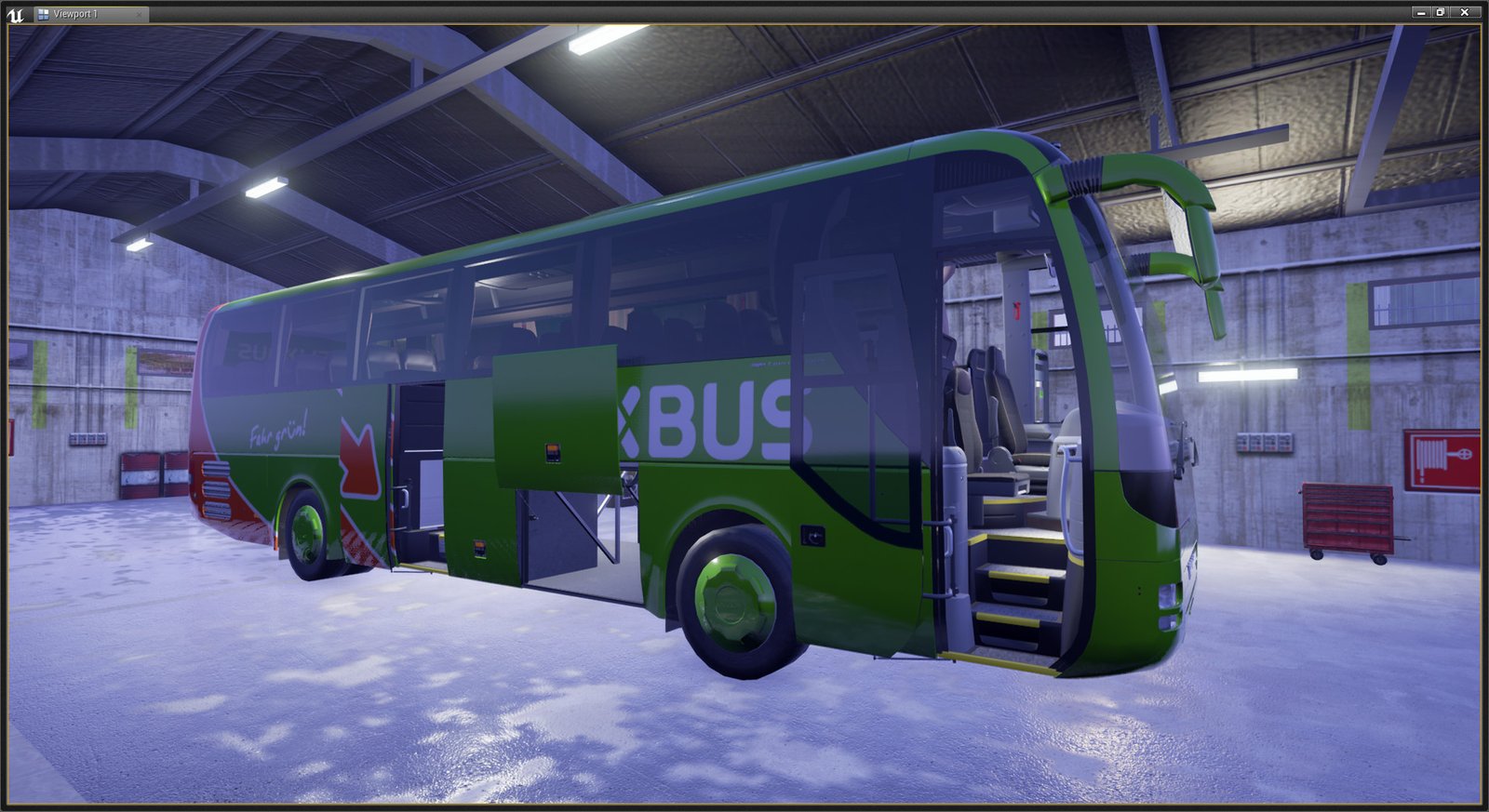The width and height of the screenshot is (1489, 812).
Task: Close the editor window
Action: 1465,12
